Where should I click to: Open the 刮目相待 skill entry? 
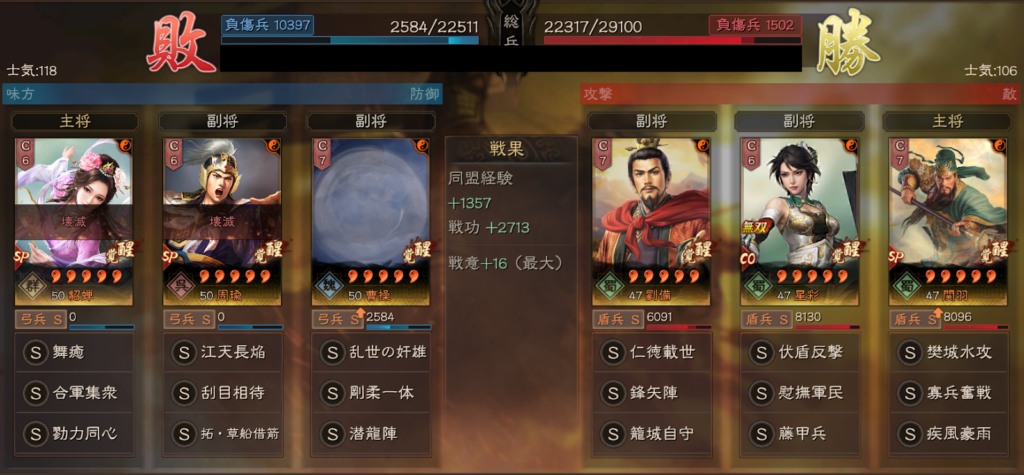pyautogui.click(x=222, y=392)
